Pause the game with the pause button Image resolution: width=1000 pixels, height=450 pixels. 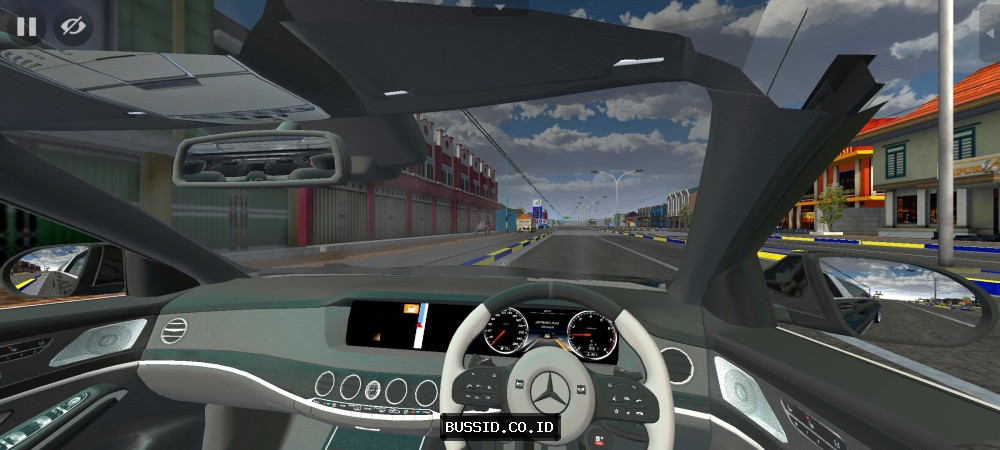pos(26,26)
